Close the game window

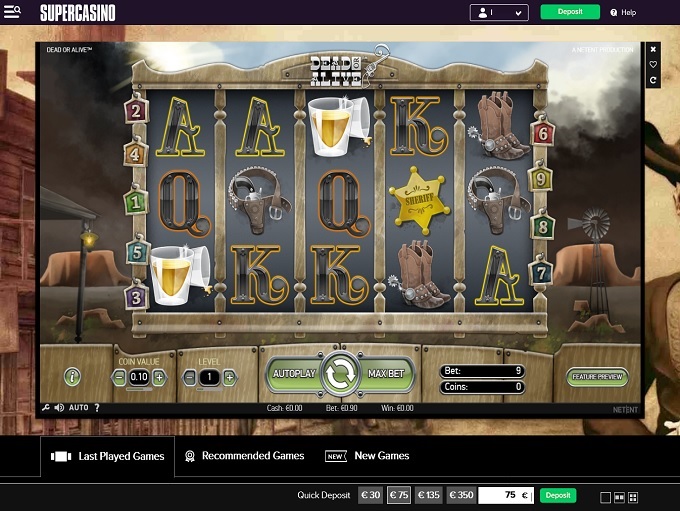click(x=653, y=48)
